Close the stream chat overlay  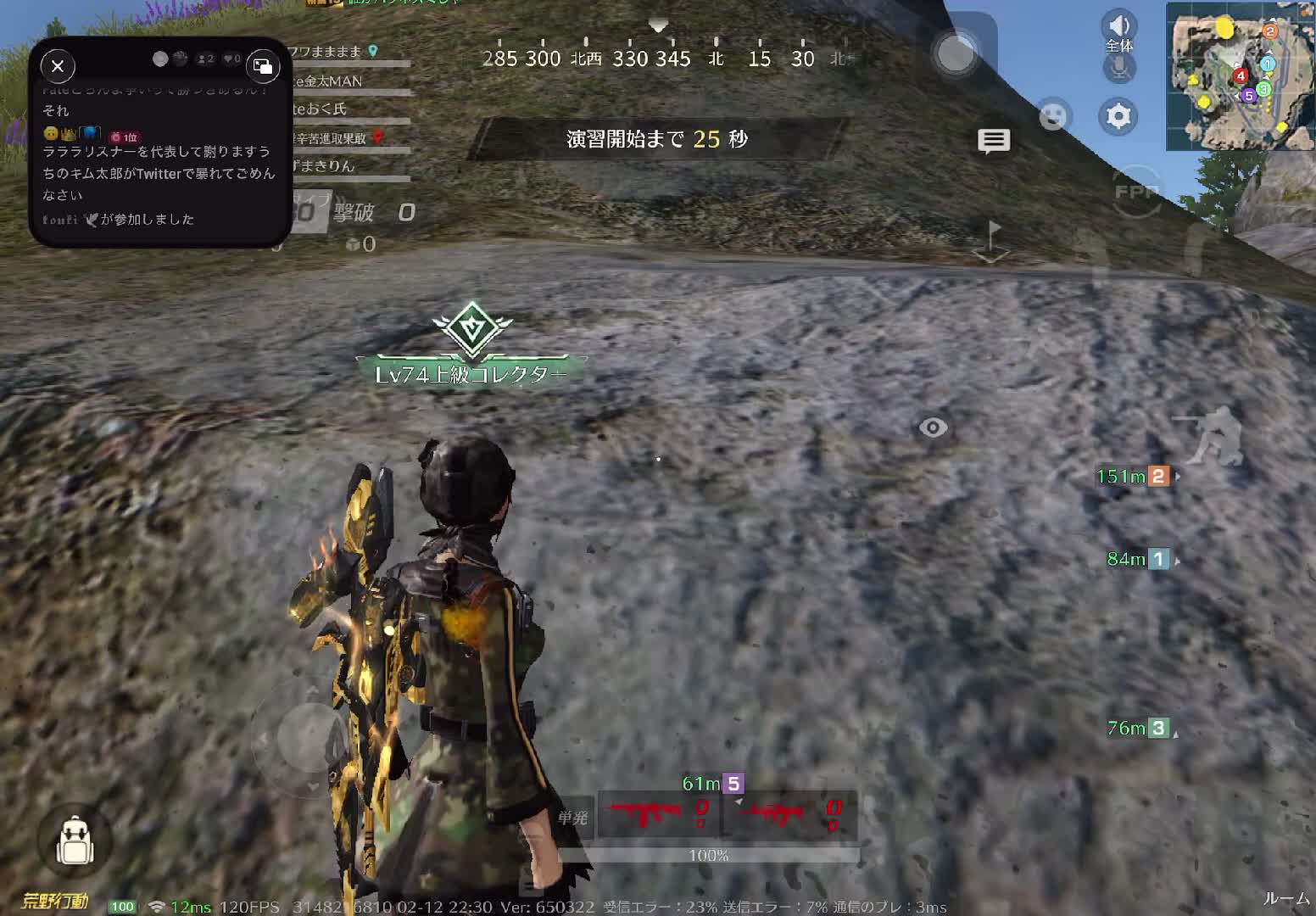point(58,66)
